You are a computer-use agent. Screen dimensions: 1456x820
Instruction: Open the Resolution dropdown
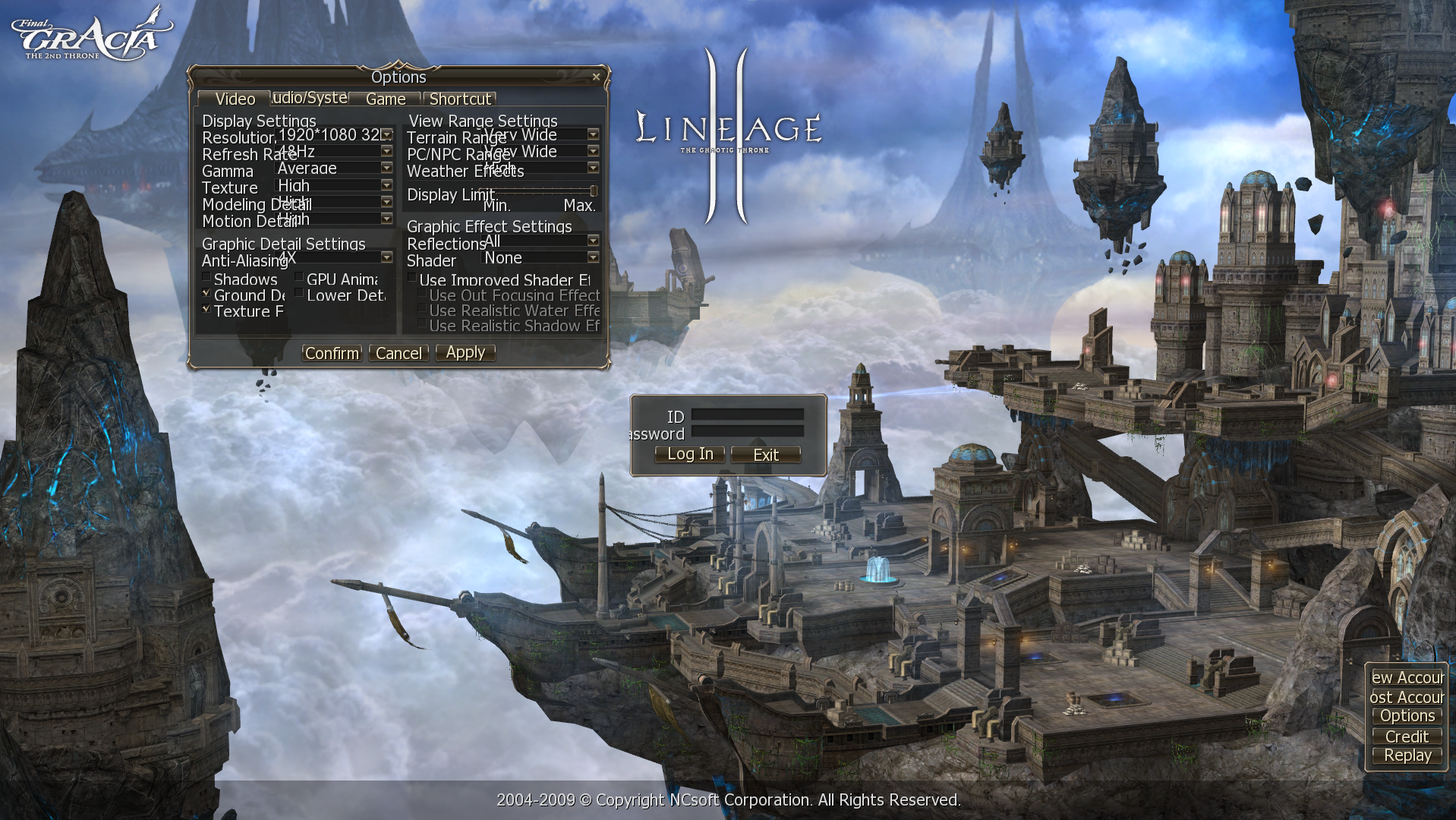[386, 134]
